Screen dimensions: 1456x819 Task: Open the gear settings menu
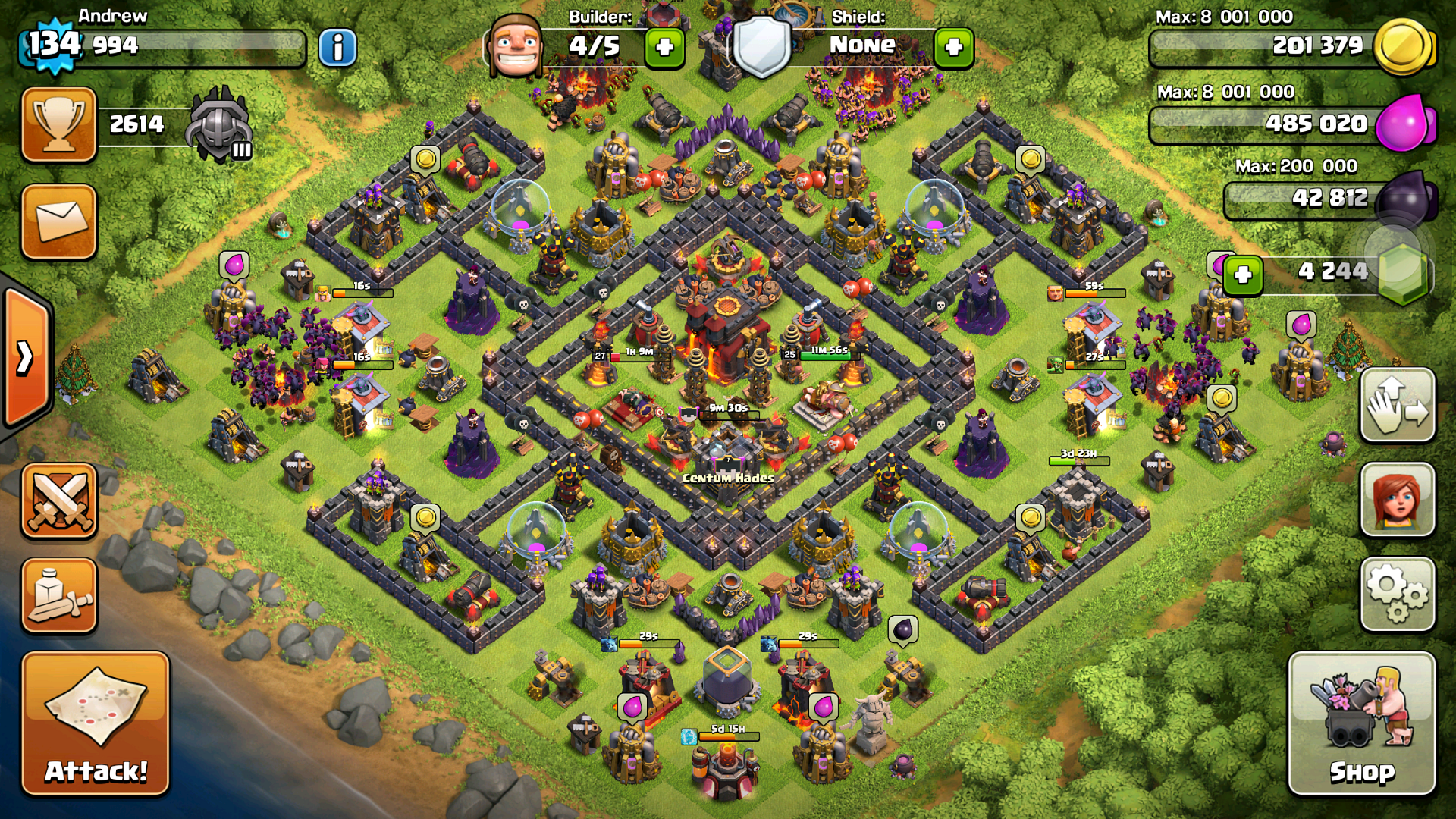tap(1398, 595)
